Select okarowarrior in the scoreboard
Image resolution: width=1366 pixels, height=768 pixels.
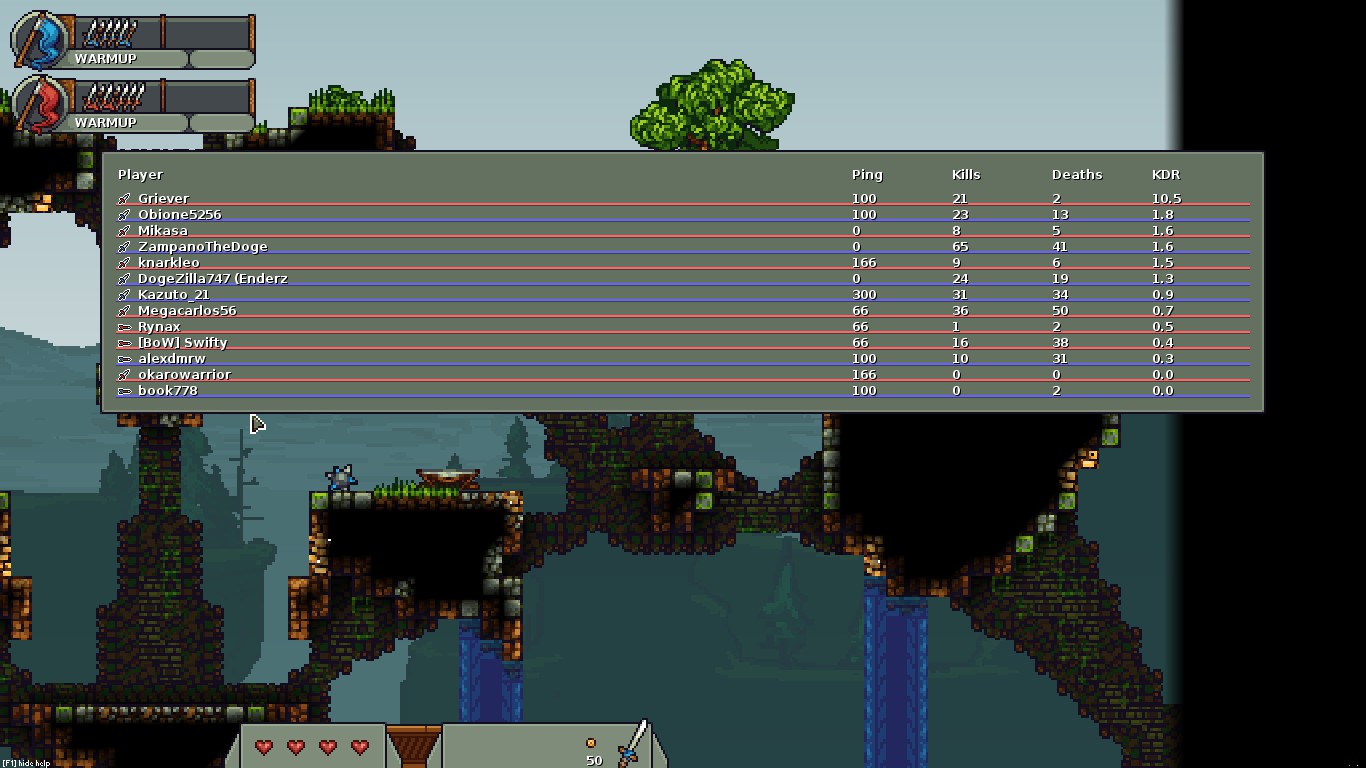[x=184, y=374]
